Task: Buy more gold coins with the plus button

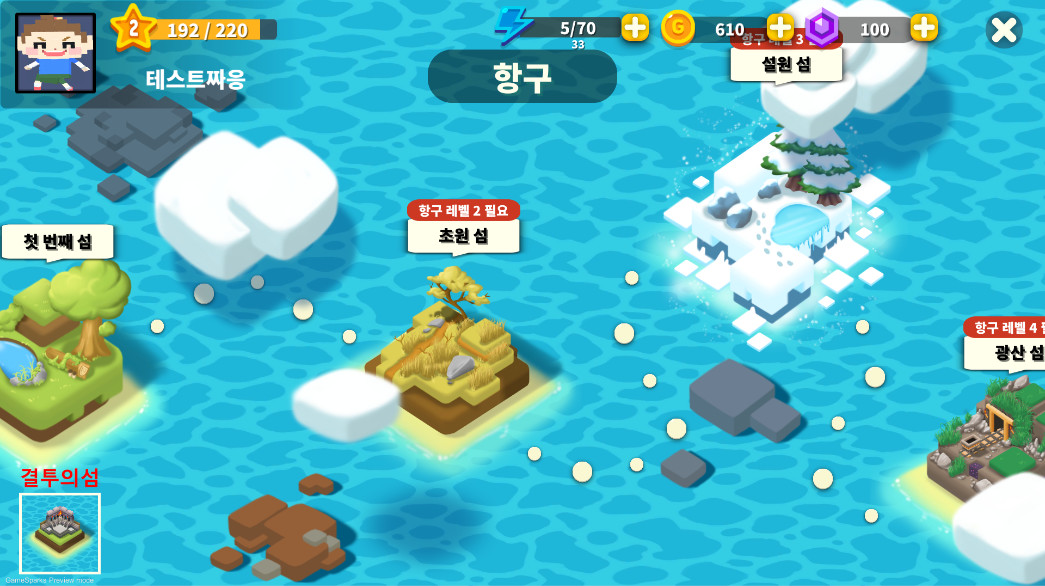Action: click(x=780, y=27)
